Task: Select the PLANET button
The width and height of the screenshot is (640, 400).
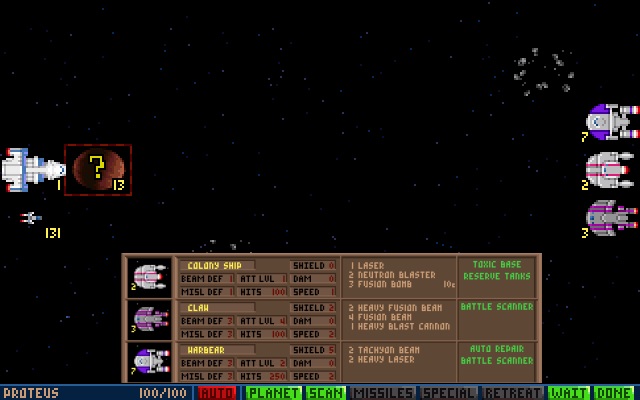Action: coord(275,393)
